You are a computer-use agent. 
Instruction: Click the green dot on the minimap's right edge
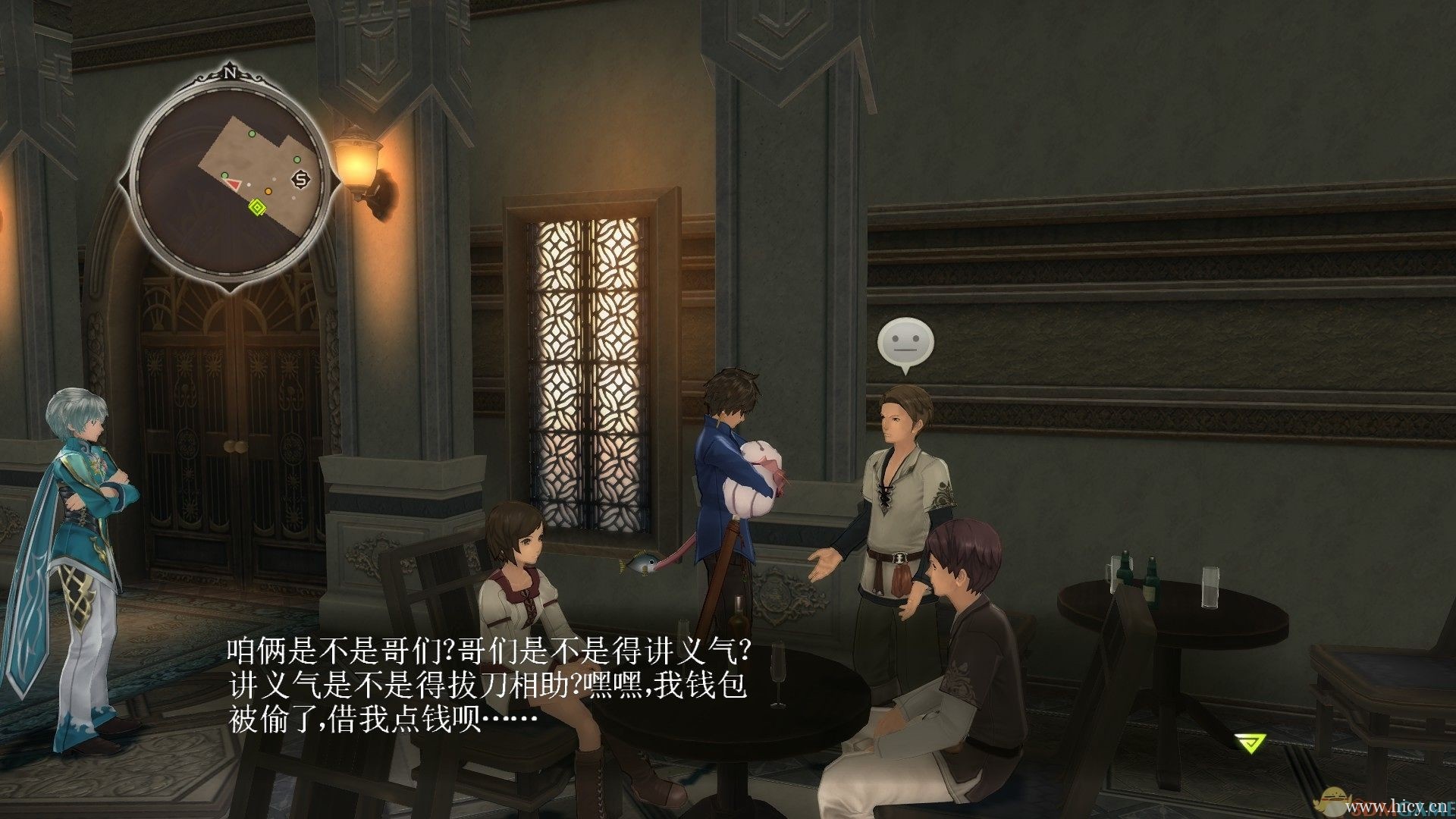[297, 159]
